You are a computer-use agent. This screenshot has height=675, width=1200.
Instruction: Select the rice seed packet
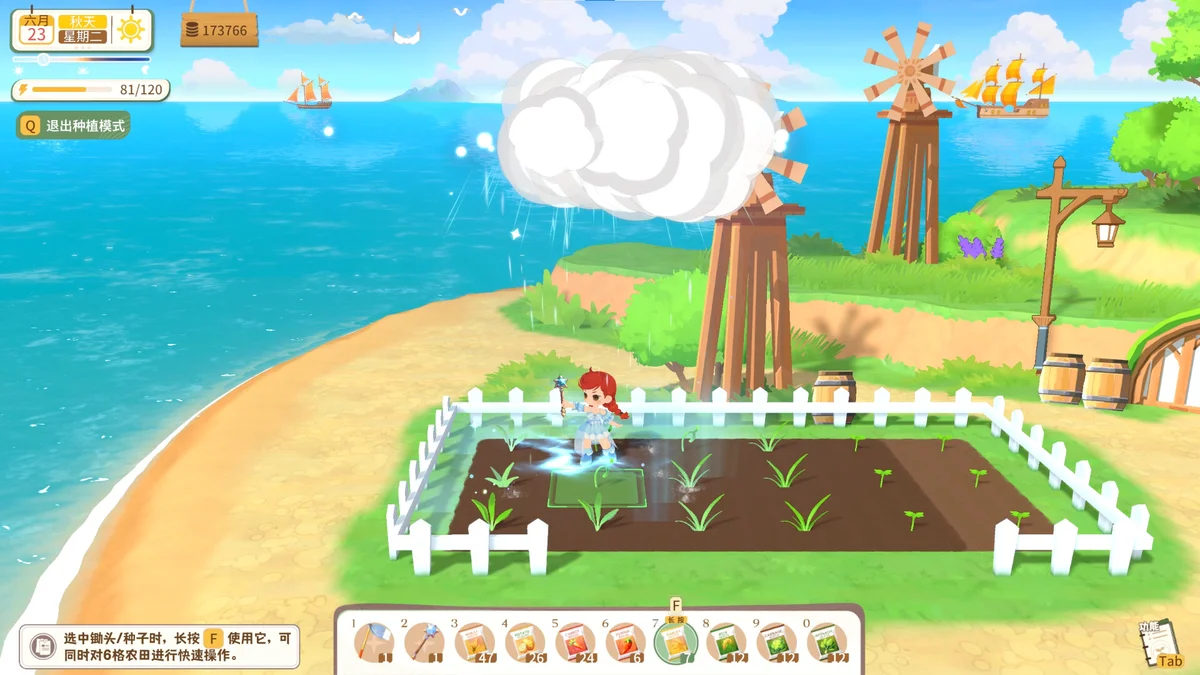click(726, 642)
